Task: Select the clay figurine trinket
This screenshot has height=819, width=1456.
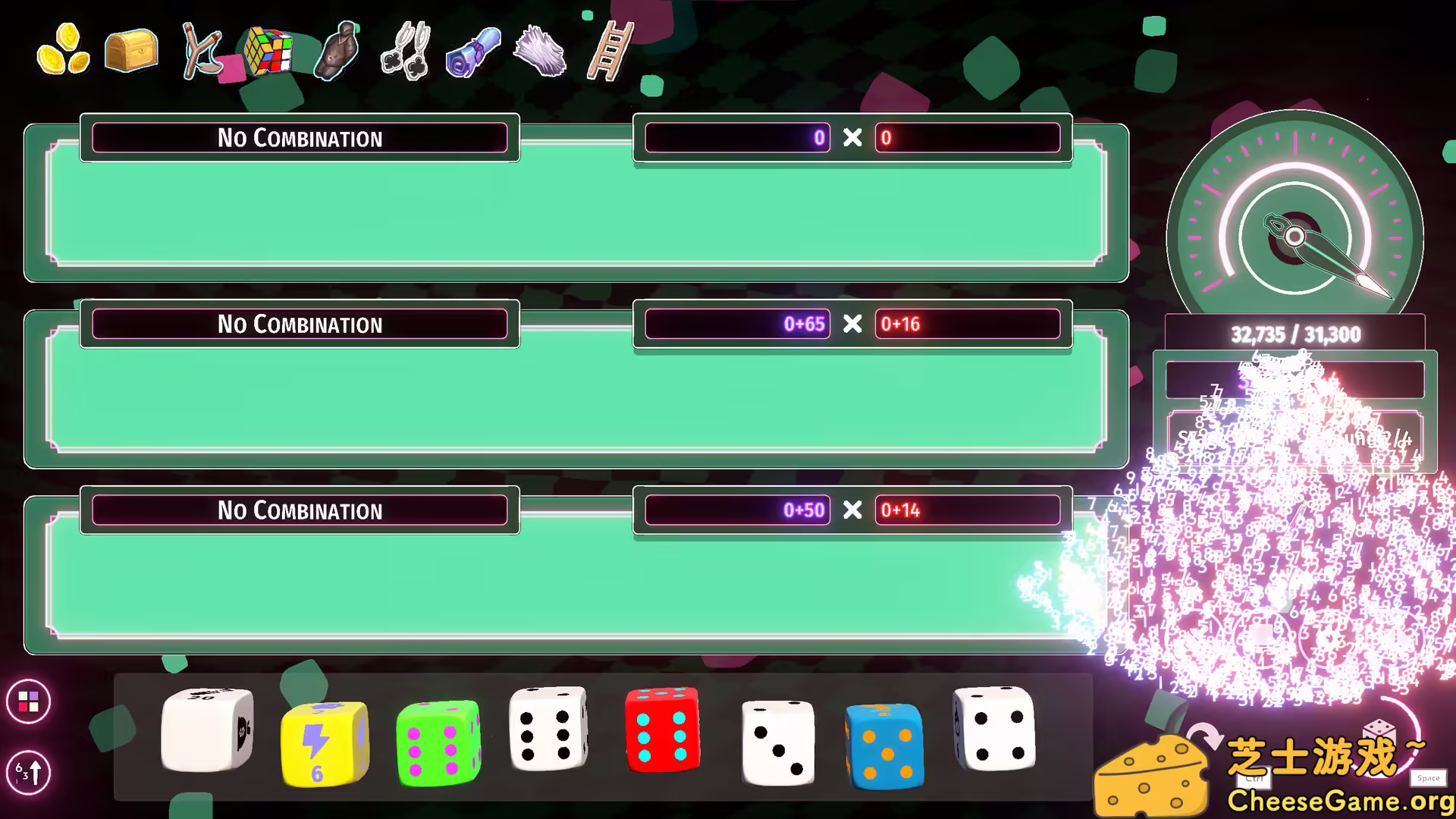Action: coord(336,52)
